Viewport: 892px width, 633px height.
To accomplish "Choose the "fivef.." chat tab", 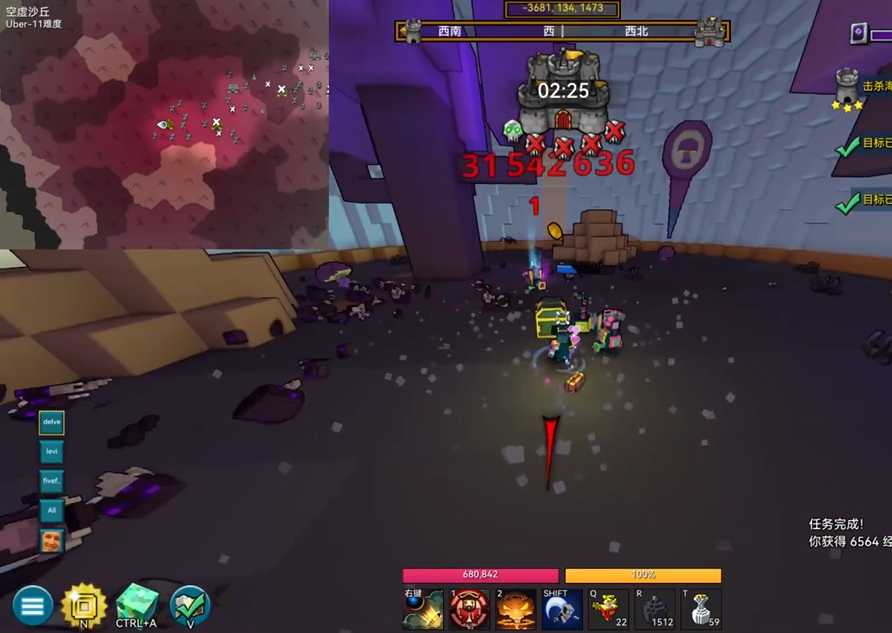I will (x=51, y=480).
